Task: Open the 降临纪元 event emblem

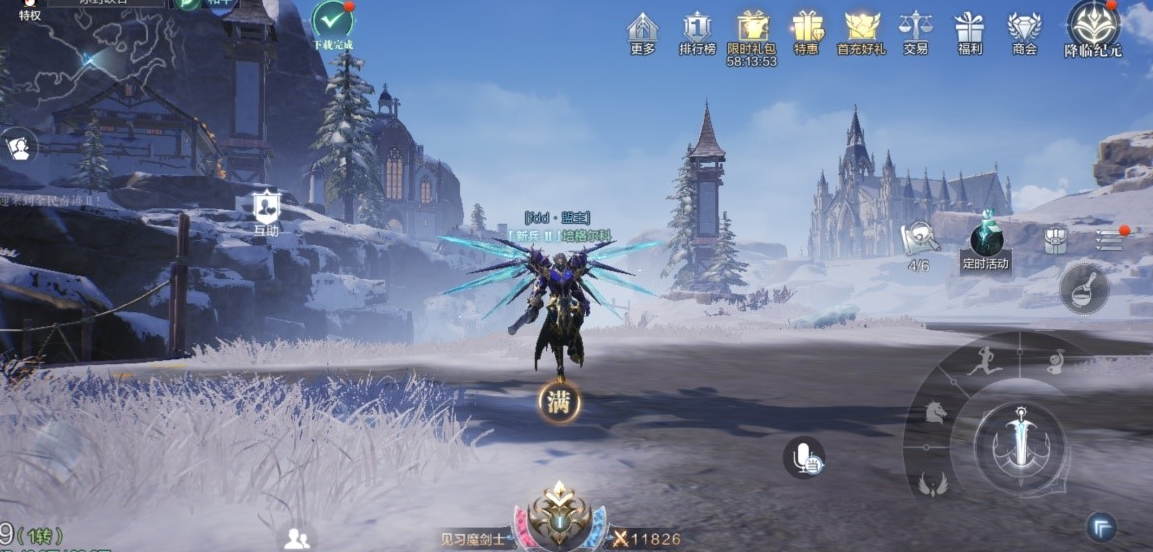Action: pos(1093,26)
